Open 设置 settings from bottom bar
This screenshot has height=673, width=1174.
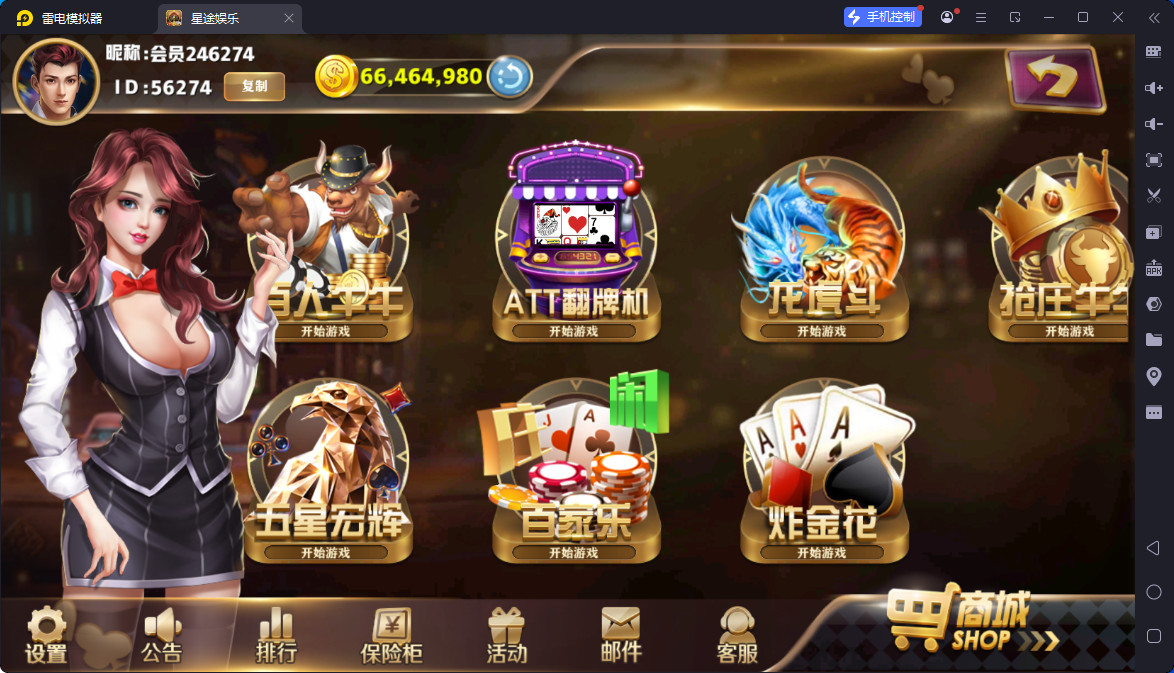tap(46, 636)
